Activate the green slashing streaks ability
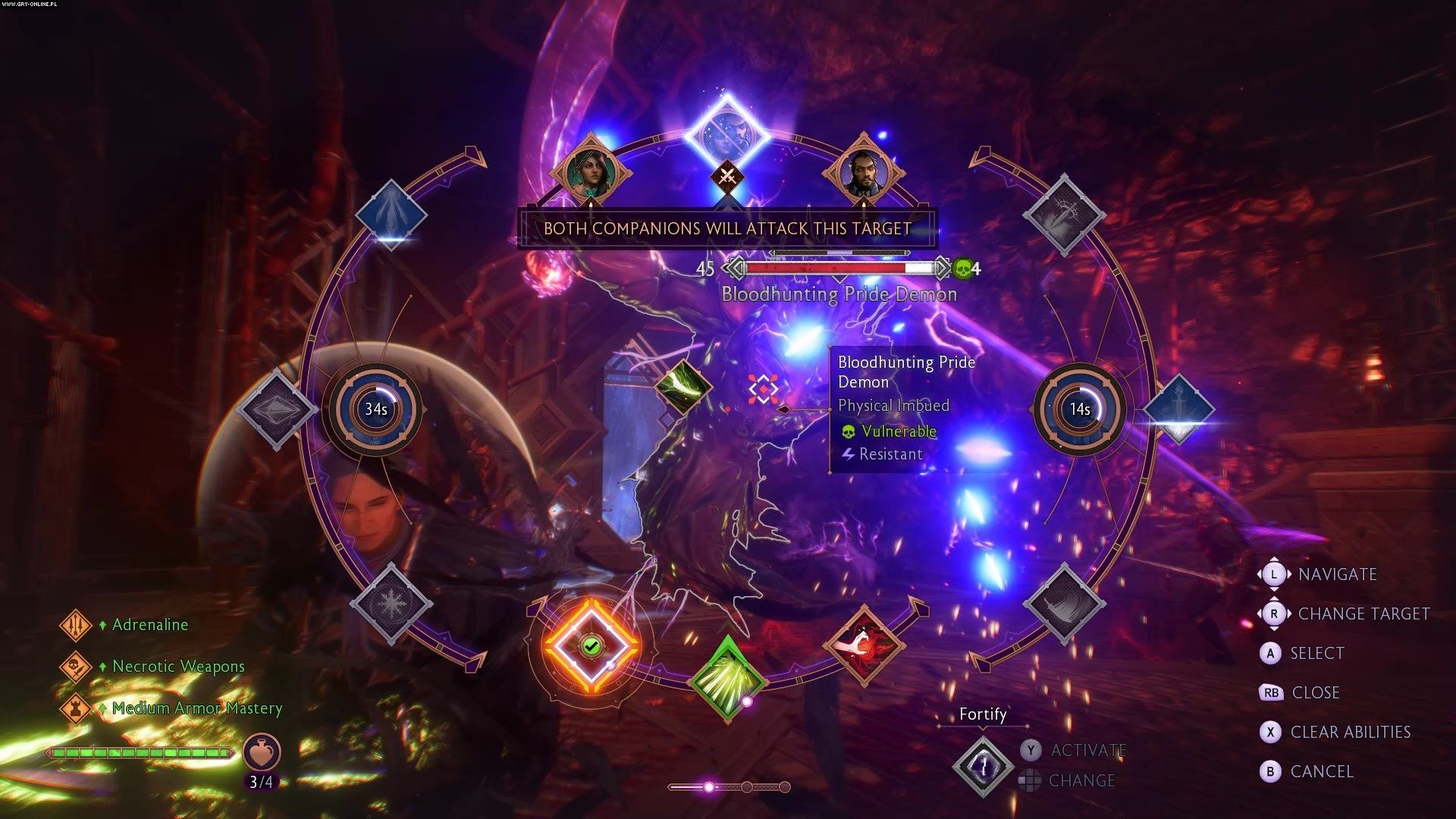This screenshot has width=1456, height=819. [x=726, y=677]
